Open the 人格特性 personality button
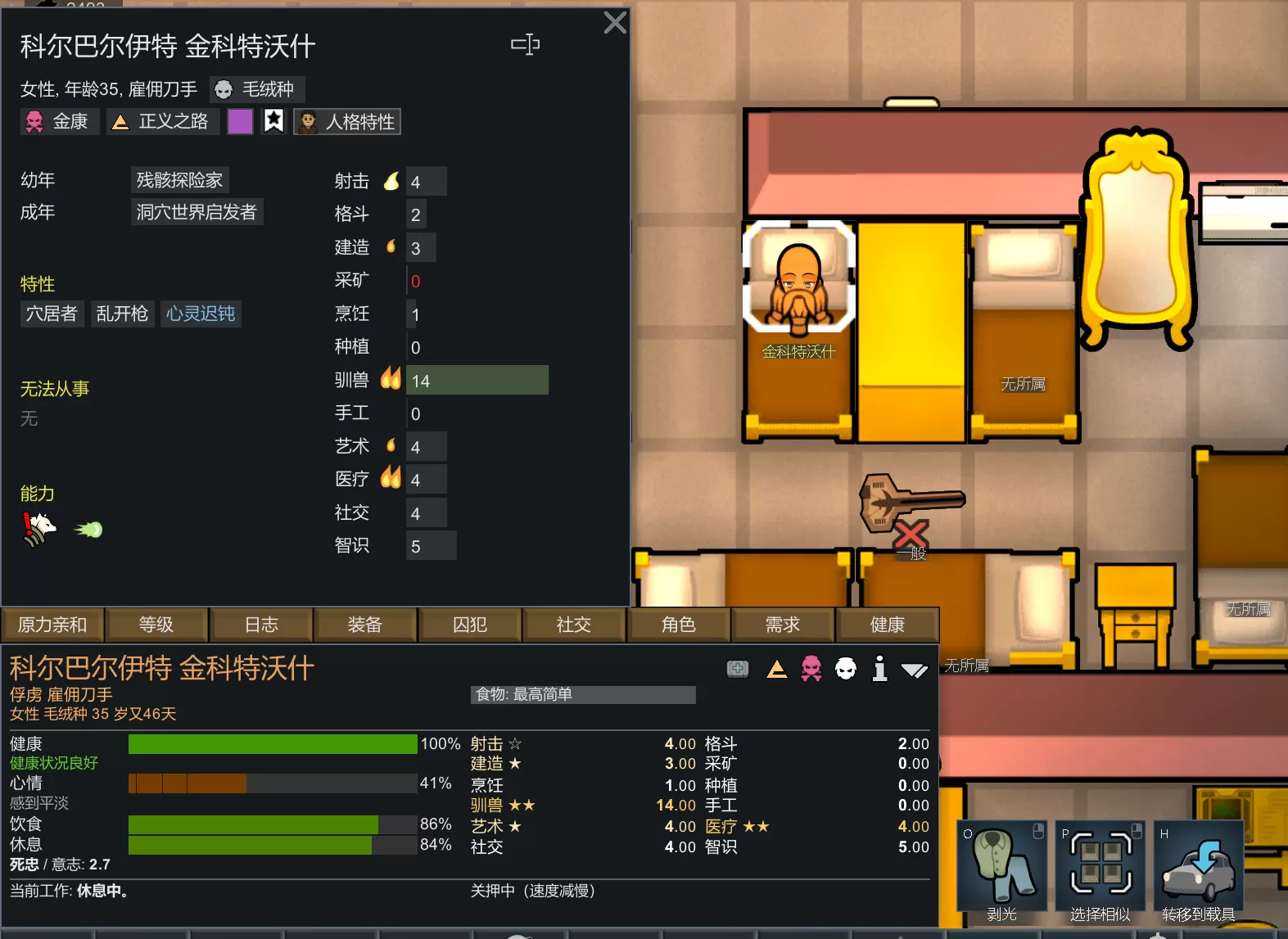1288x939 pixels. (x=347, y=122)
